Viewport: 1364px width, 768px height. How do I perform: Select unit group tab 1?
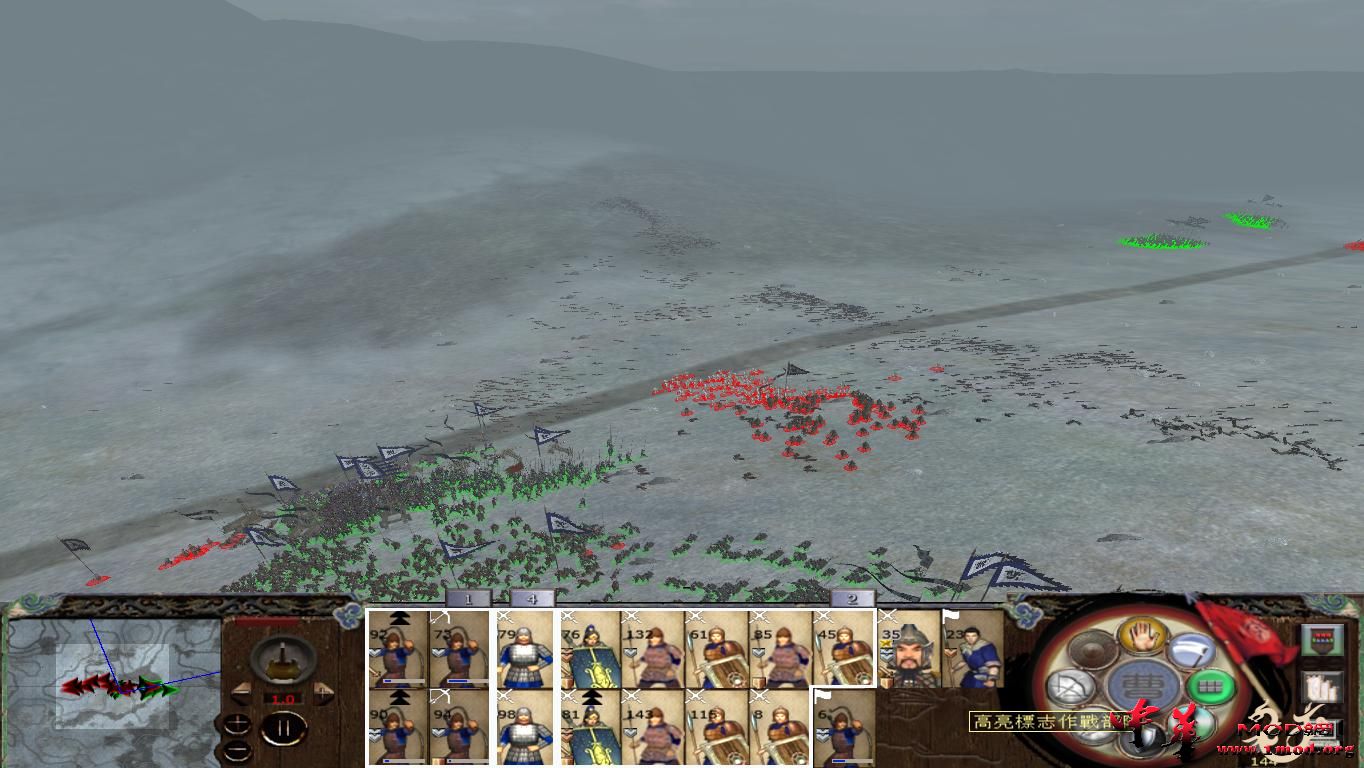click(466, 600)
